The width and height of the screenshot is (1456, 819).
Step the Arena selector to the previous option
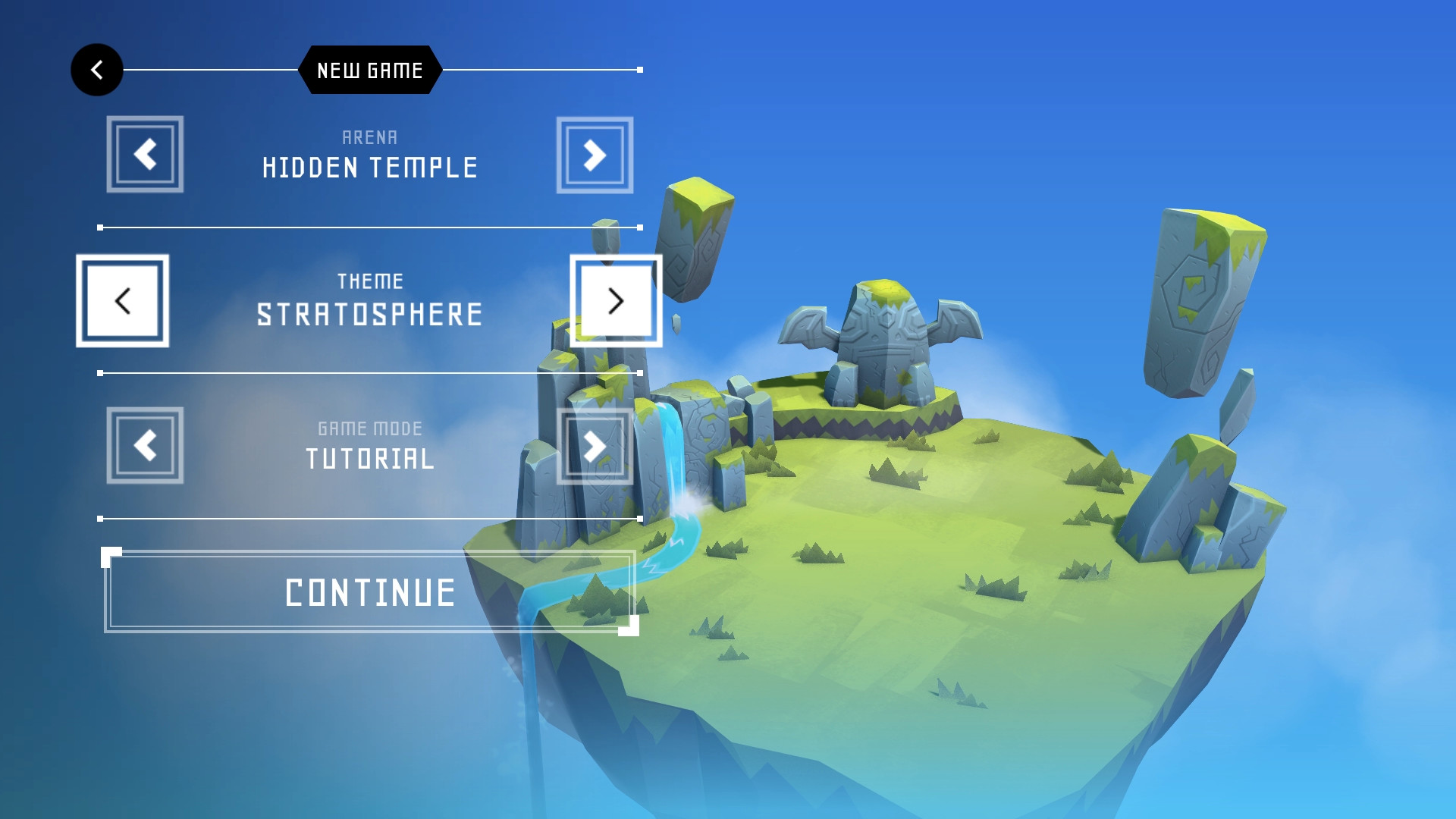[145, 152]
